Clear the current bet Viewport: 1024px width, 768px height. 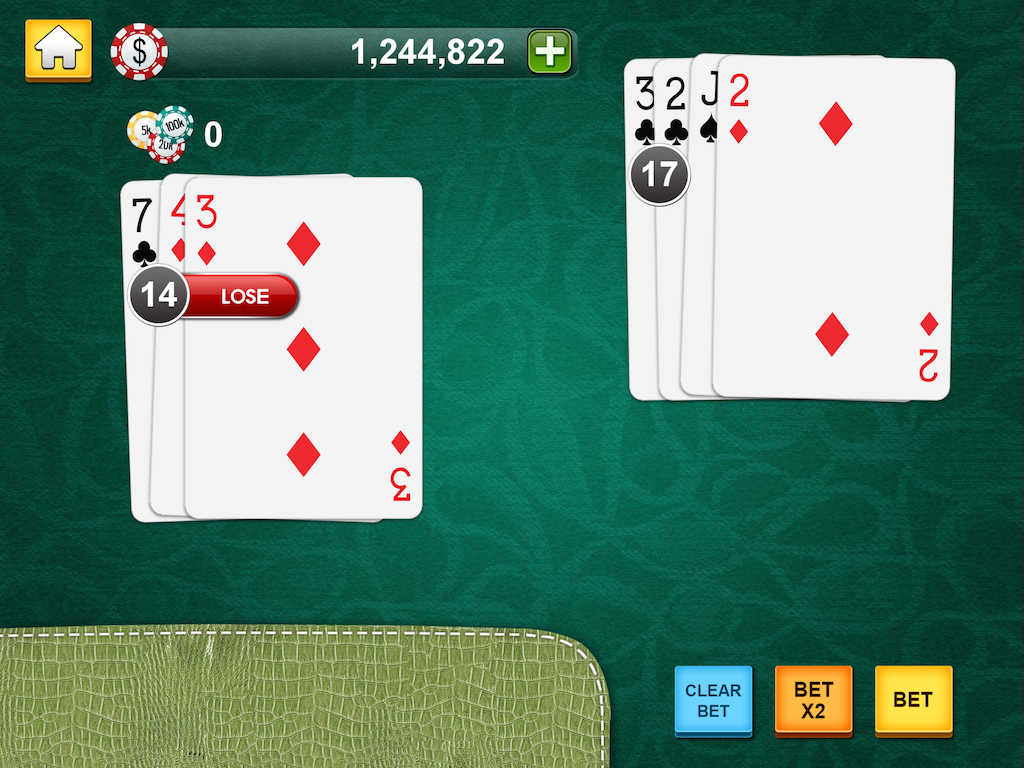(x=713, y=700)
